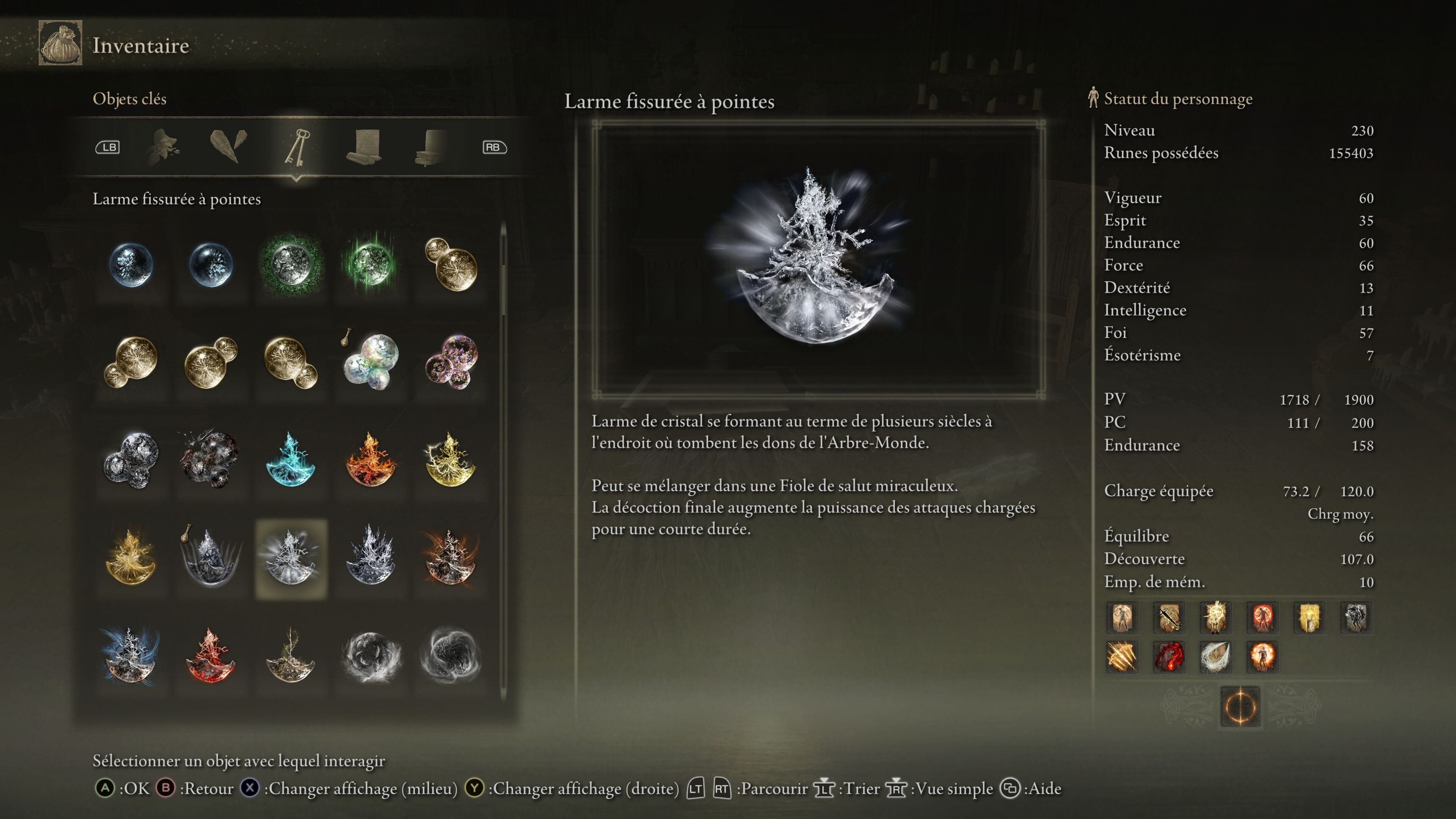The image size is (1456, 819).
Task: Choose the orange fire cracked tear
Action: (x=371, y=460)
